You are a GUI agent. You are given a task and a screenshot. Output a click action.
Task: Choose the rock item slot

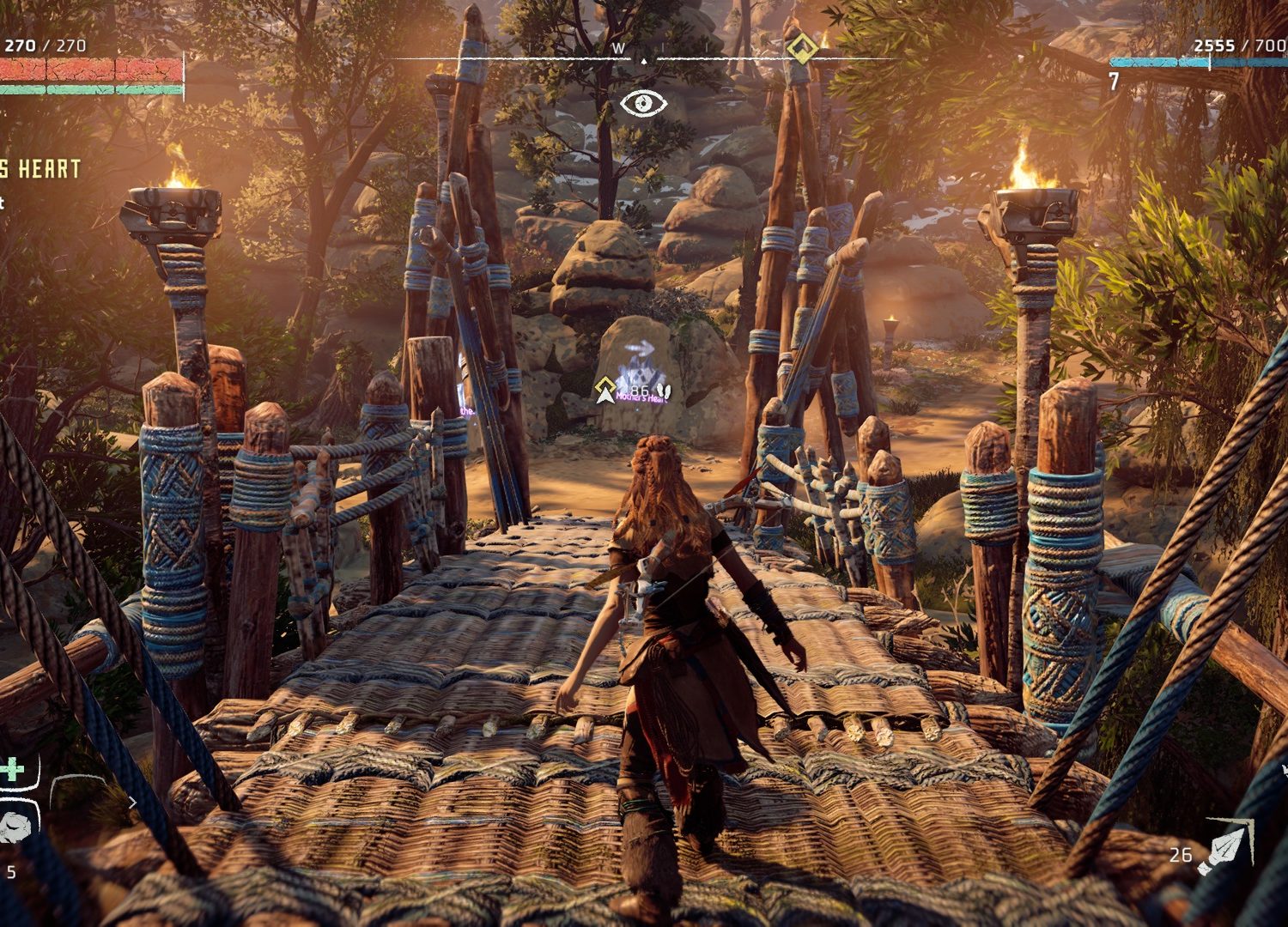pos(15,825)
